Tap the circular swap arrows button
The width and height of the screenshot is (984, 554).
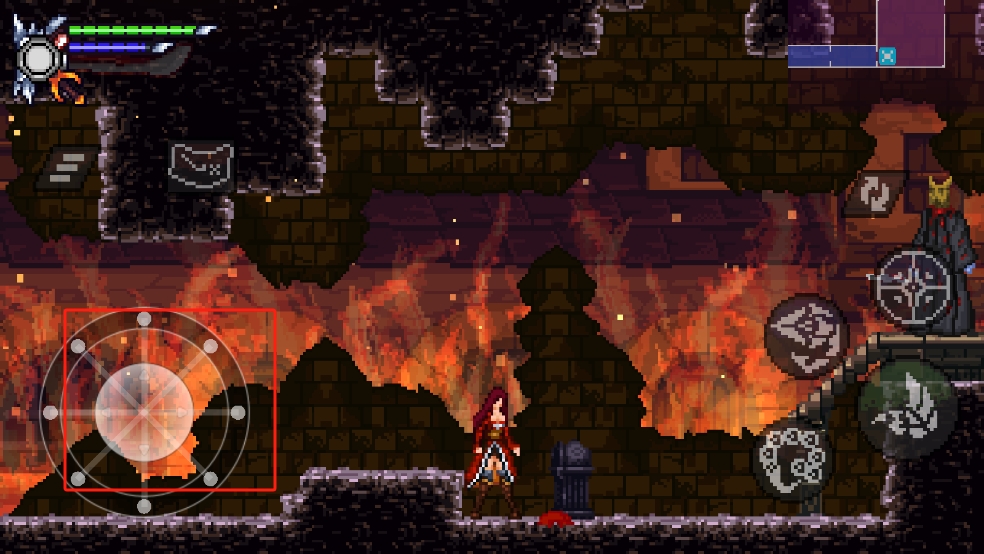[x=873, y=194]
